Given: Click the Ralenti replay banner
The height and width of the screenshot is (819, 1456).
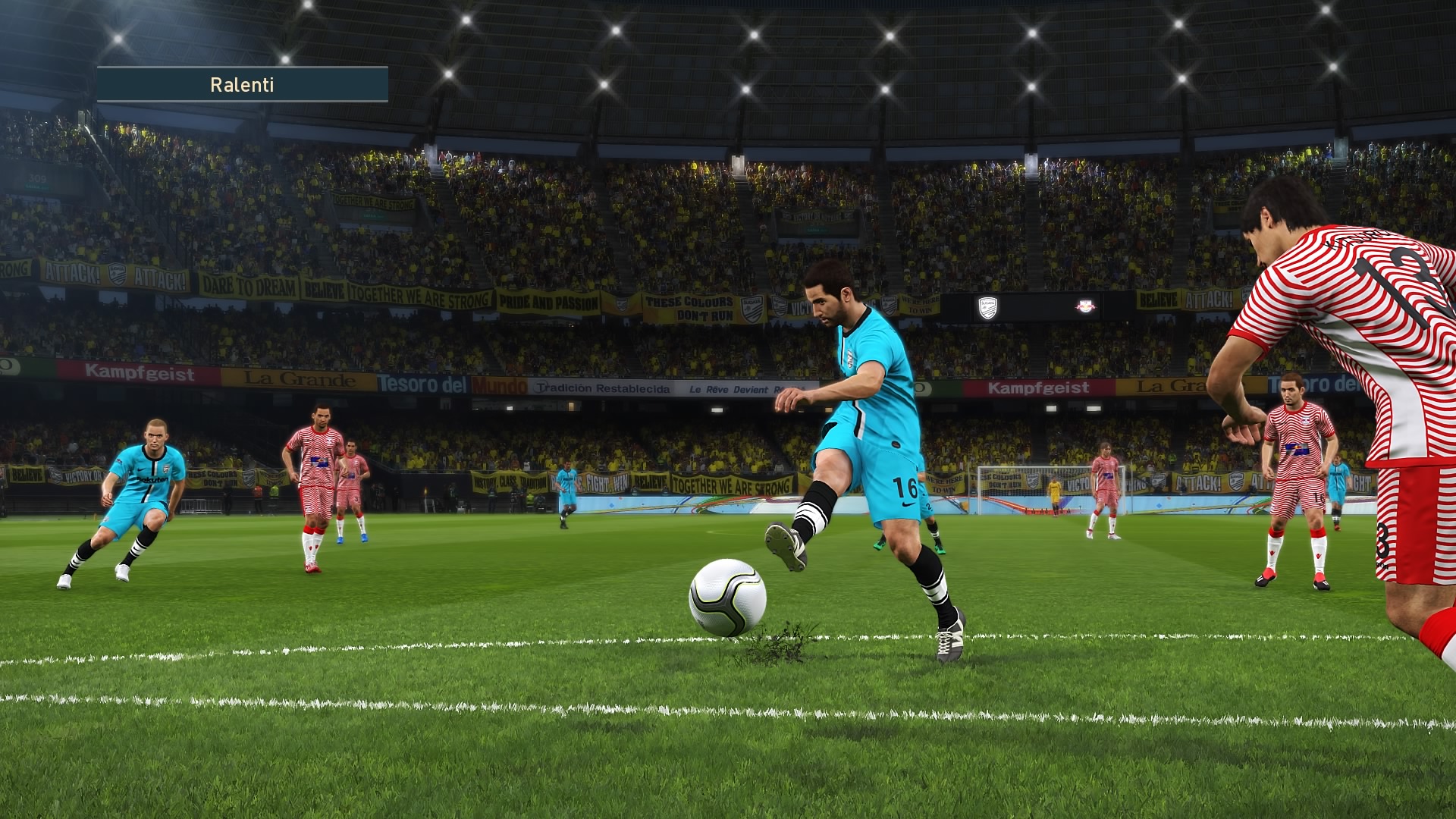Looking at the screenshot, I should 242,84.
